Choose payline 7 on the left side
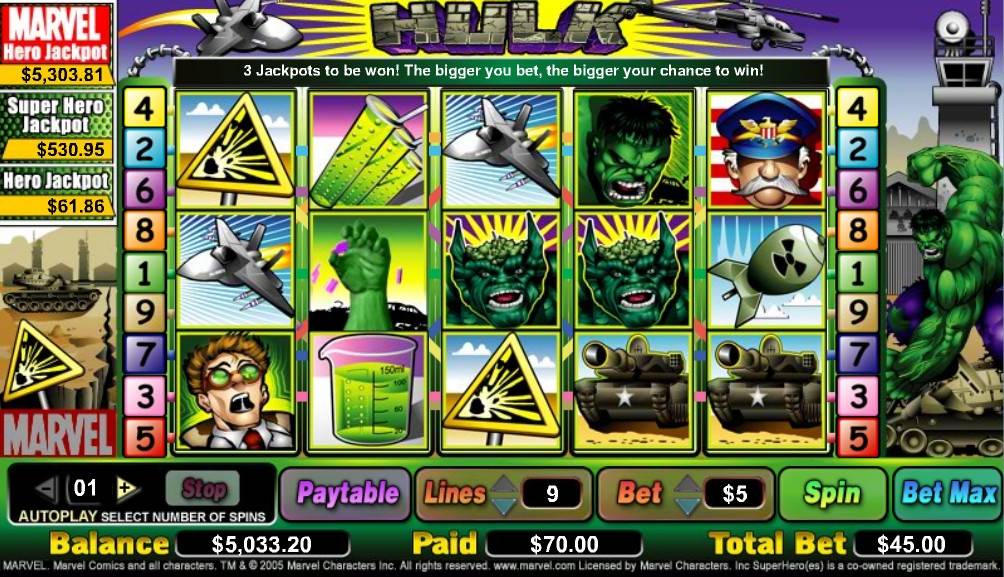This screenshot has width=1004, height=577. [x=144, y=354]
